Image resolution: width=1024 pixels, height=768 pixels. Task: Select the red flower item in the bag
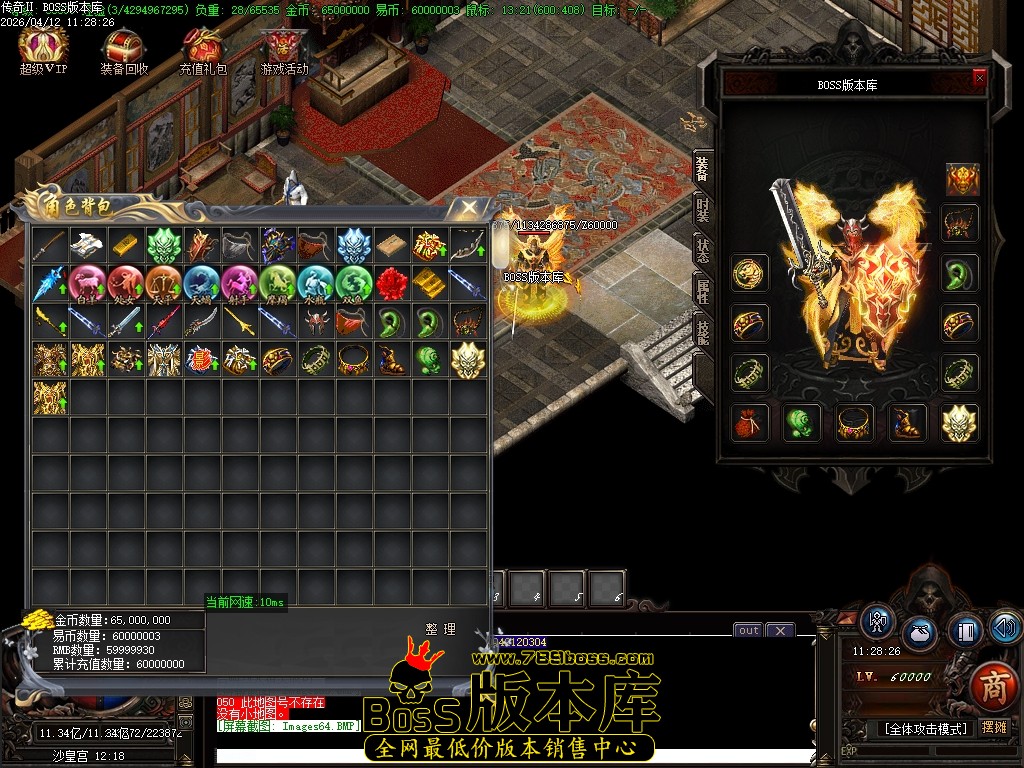(x=391, y=283)
